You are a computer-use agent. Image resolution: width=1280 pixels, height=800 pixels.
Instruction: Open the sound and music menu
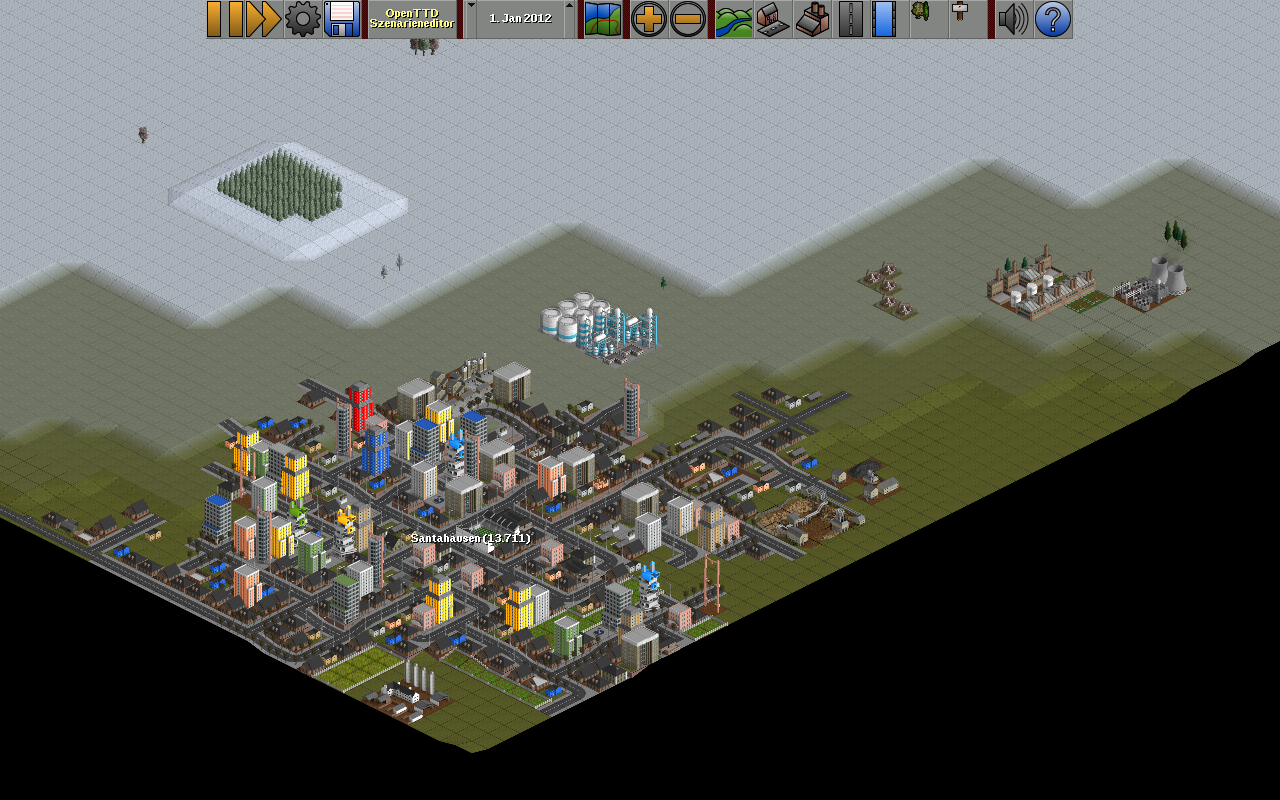point(1013,19)
